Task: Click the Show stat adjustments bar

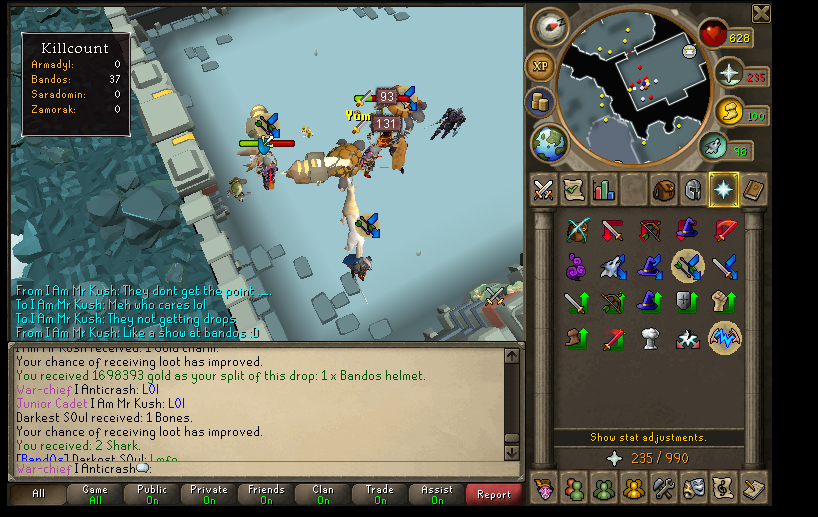Action: click(648, 437)
